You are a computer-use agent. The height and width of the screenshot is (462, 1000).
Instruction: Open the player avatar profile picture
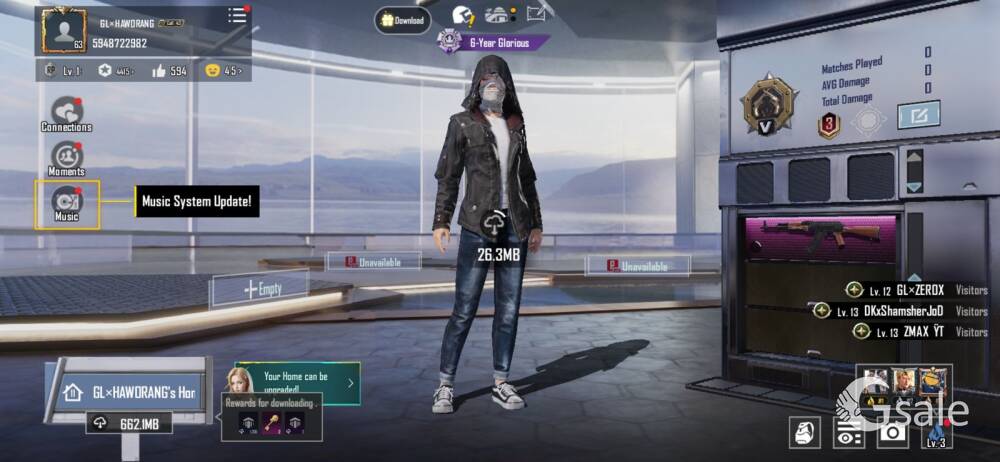click(x=62, y=31)
